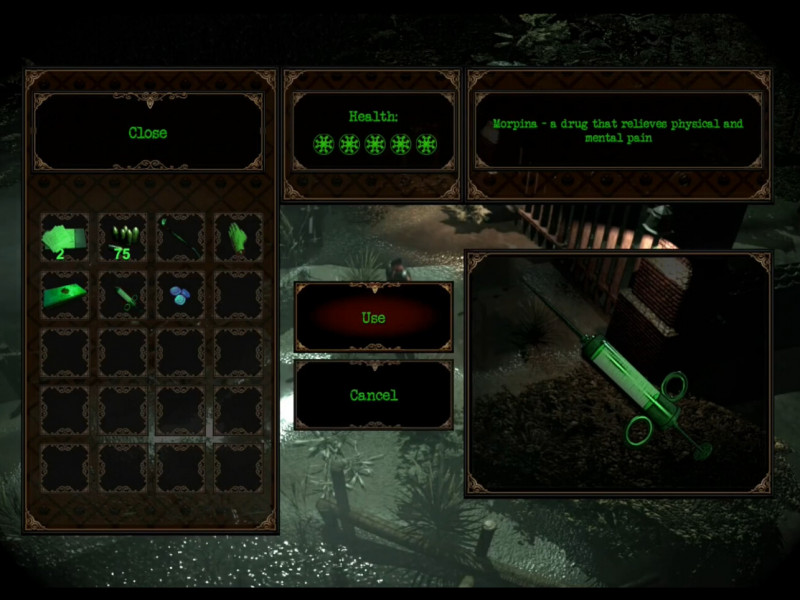800x600 pixels.
Task: Select the green slab with hole slot
Action: click(x=65, y=295)
